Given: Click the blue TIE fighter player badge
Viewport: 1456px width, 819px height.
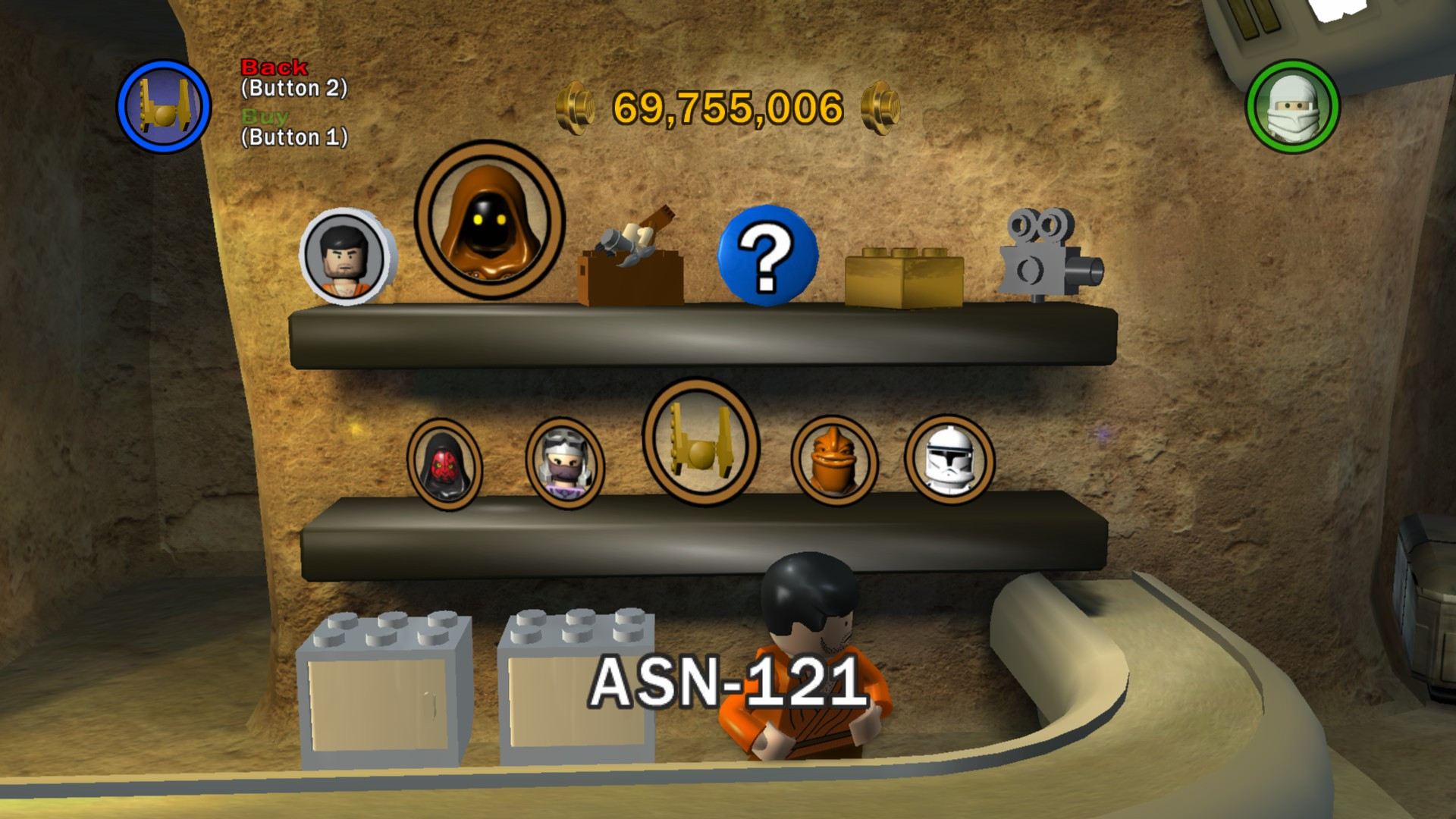Looking at the screenshot, I should [165, 106].
